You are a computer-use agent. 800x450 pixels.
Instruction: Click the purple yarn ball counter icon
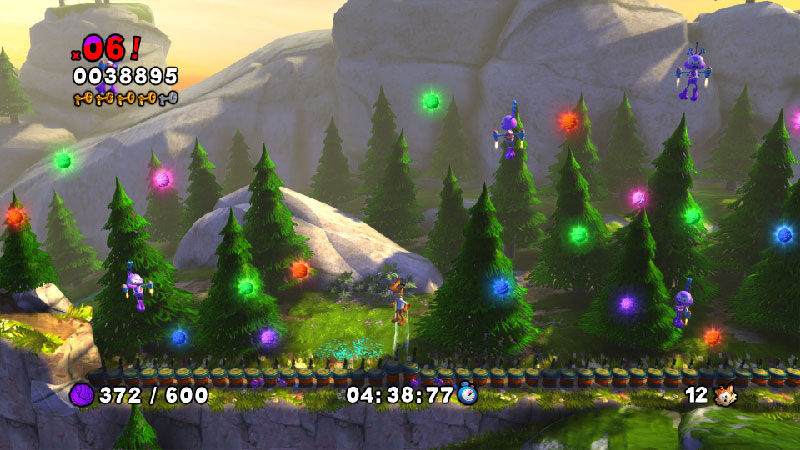point(82,395)
